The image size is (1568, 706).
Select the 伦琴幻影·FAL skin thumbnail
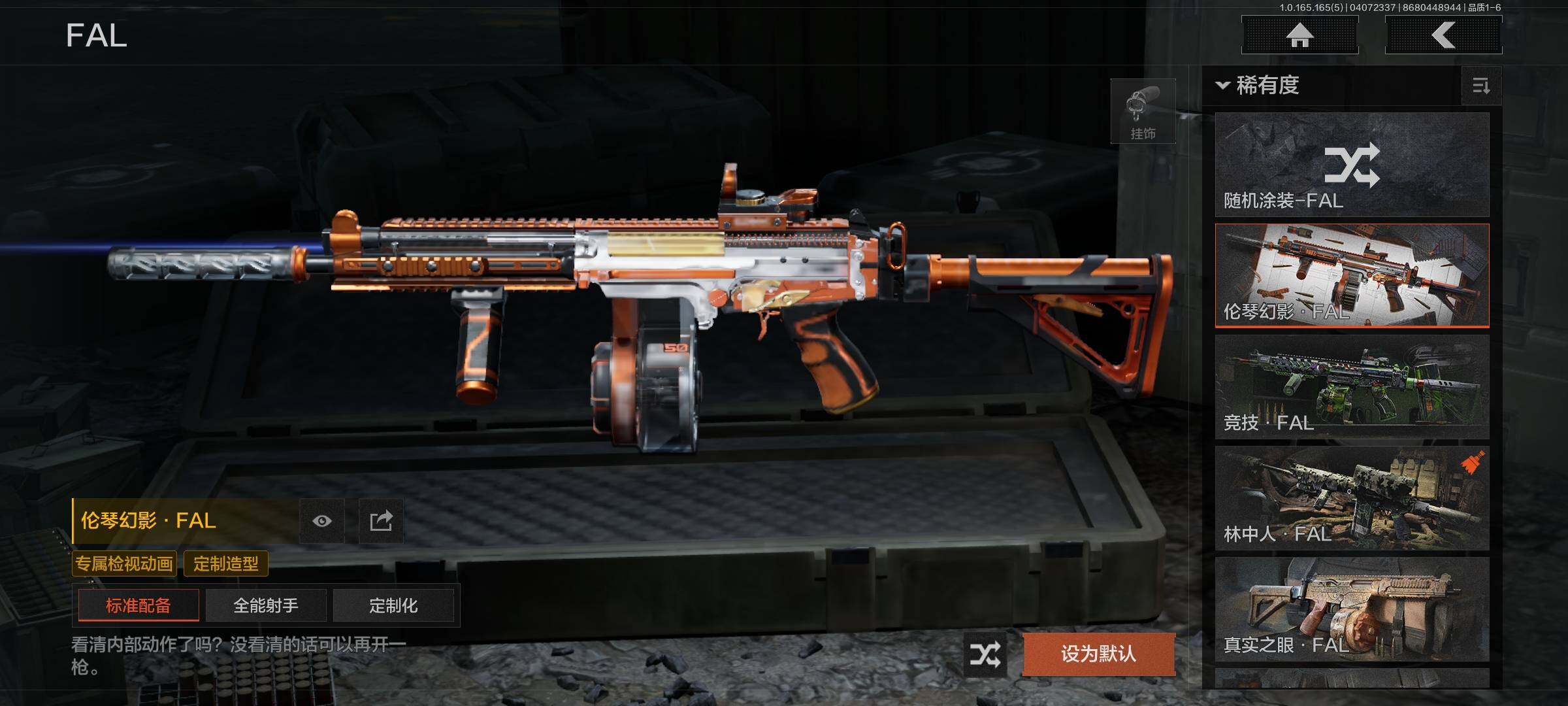[x=1352, y=275]
